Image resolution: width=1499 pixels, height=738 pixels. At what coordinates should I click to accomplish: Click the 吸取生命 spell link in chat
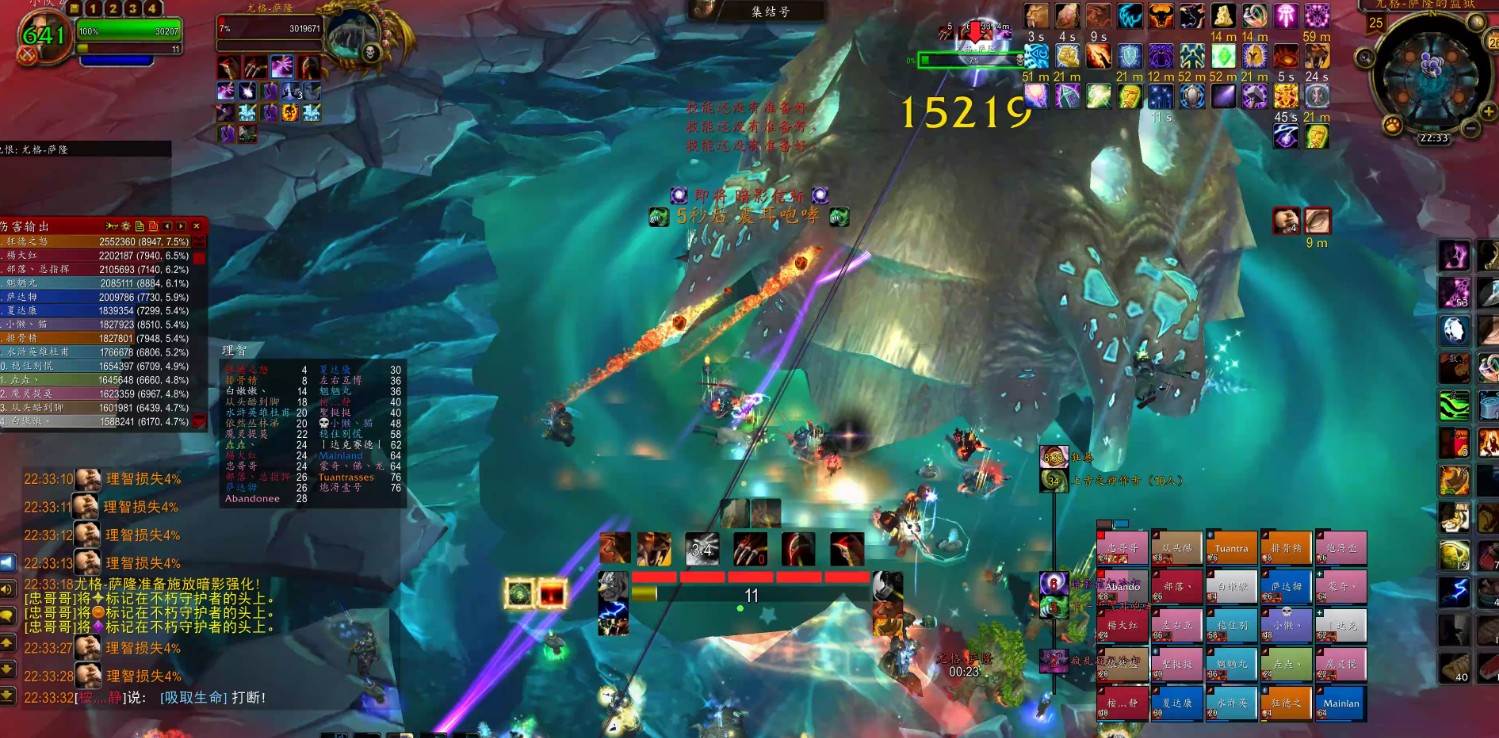click(x=193, y=697)
